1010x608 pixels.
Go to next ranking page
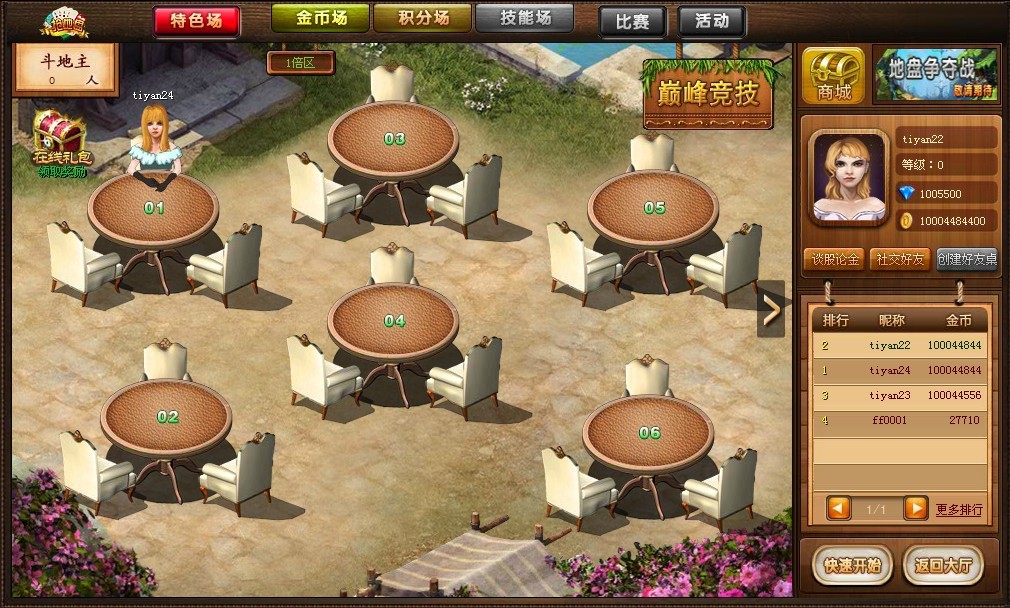pos(915,508)
